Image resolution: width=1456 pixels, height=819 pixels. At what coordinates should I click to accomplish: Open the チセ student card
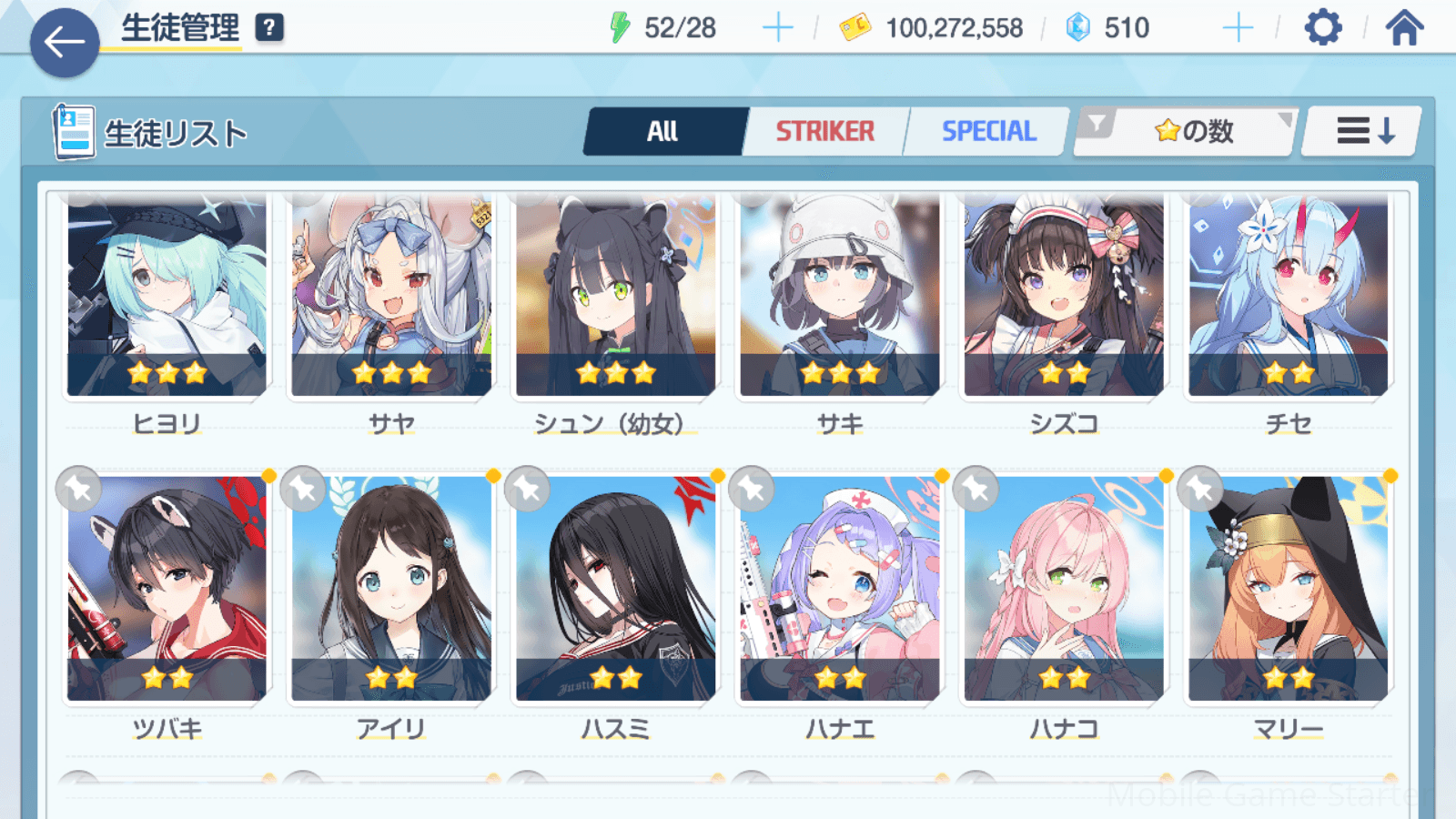[1289, 296]
